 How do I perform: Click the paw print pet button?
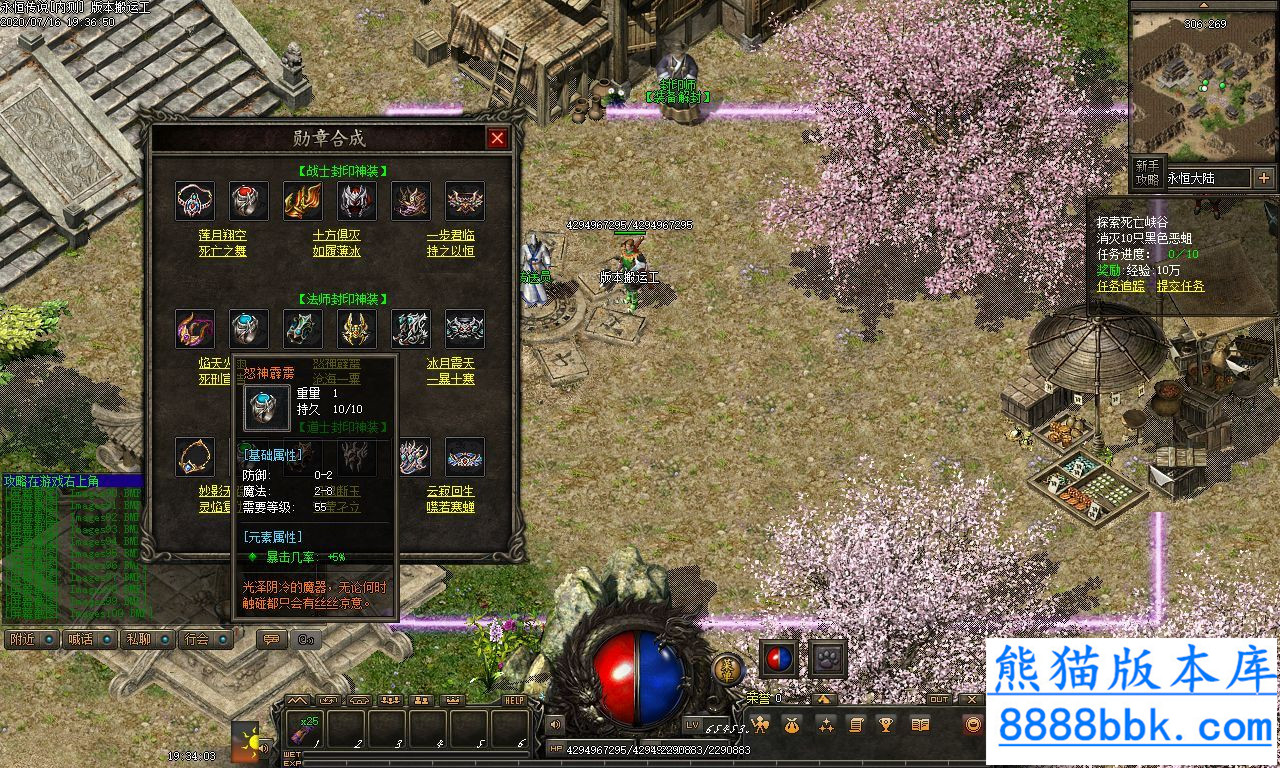pyautogui.click(x=828, y=658)
